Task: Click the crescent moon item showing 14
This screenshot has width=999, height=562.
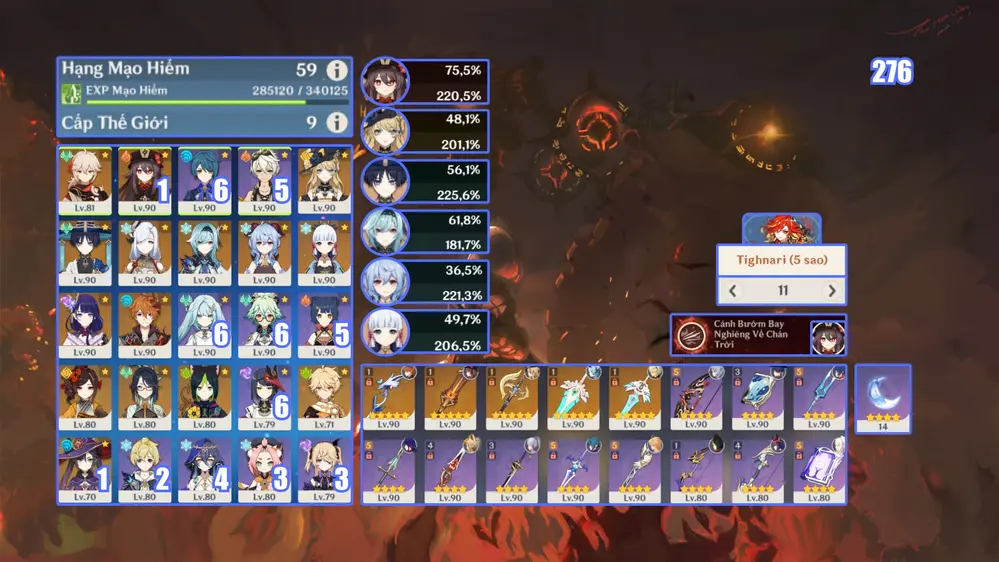Action: (883, 397)
